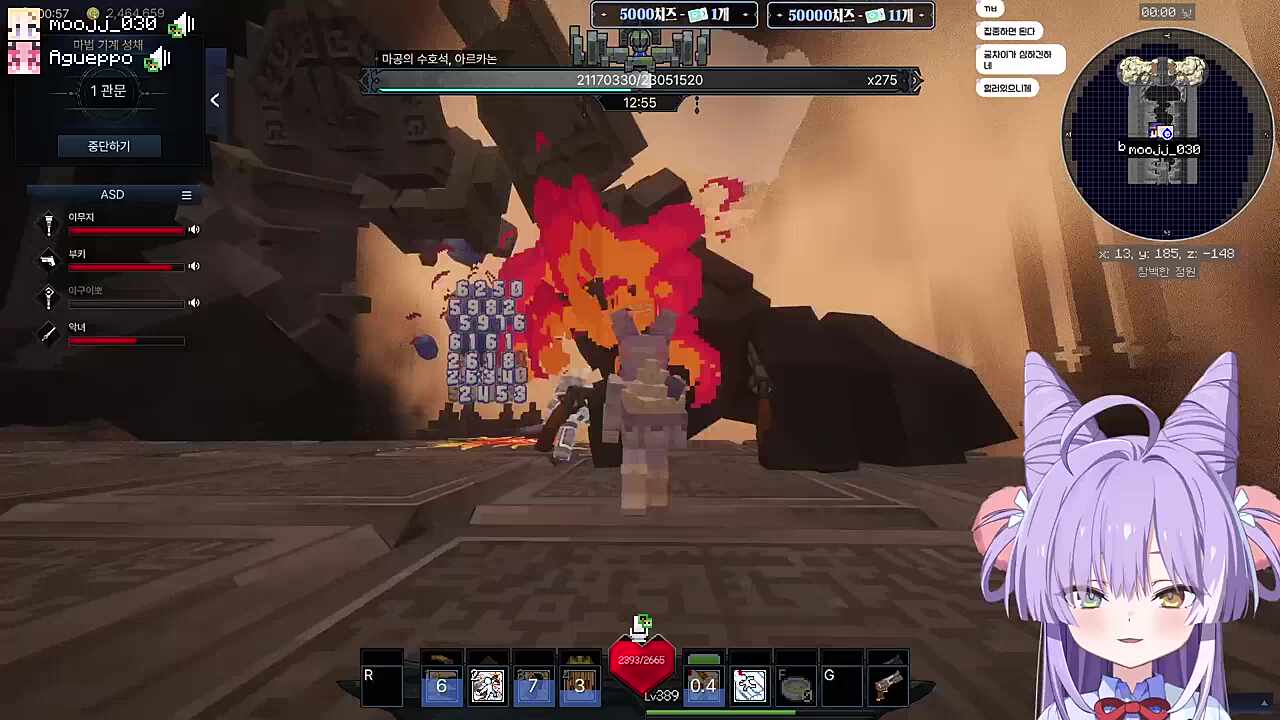Image resolution: width=1280 pixels, height=720 pixels.
Task: Click the 5000치즈 donation reward banner
Action: tap(675, 15)
